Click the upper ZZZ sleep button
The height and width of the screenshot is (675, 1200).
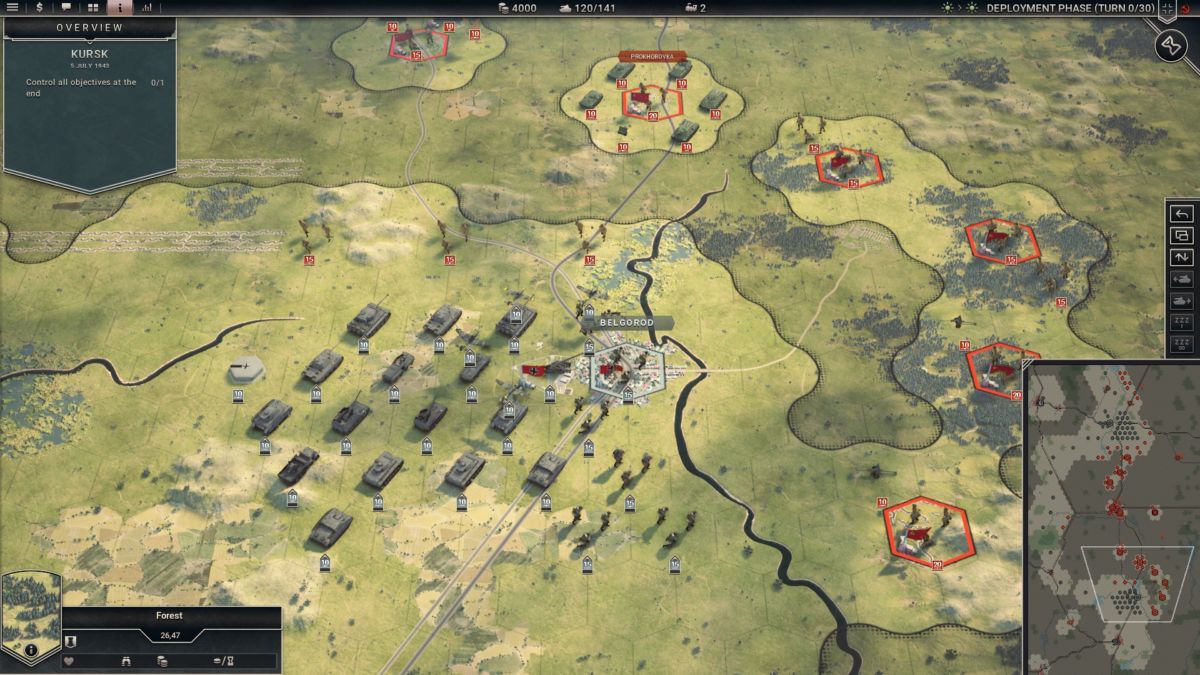1181,323
